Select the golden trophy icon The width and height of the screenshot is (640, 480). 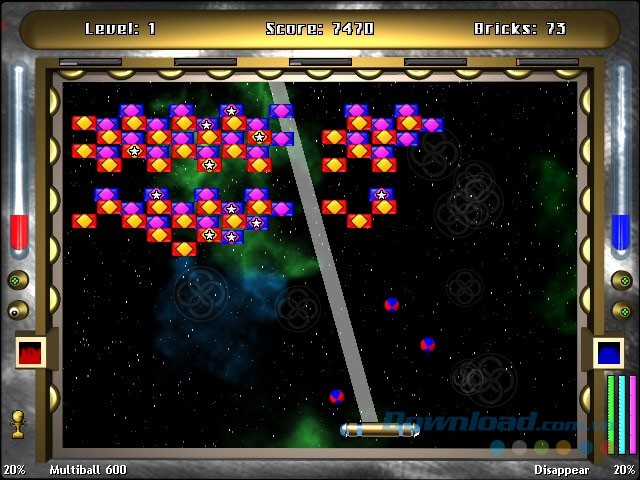pos(18,424)
